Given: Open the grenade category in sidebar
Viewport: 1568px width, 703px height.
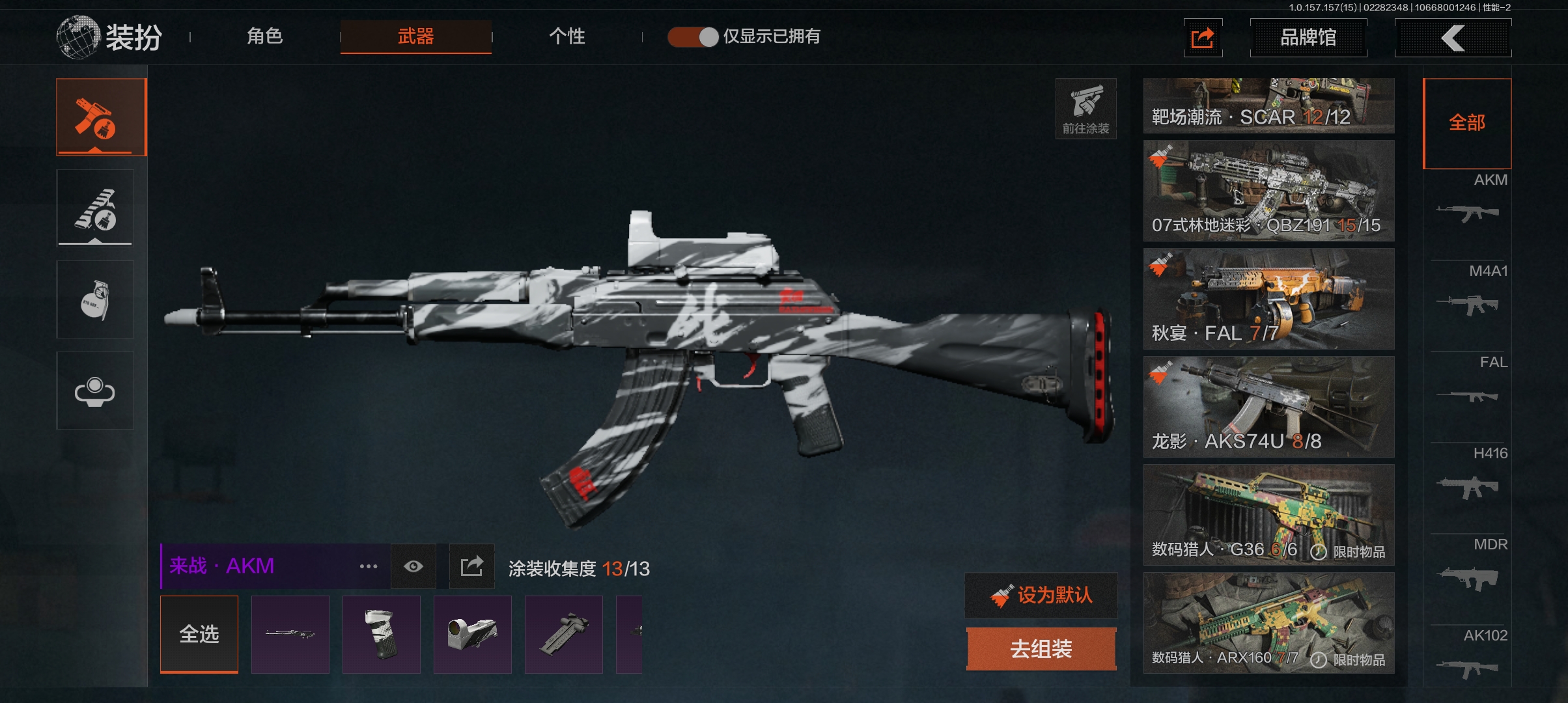Looking at the screenshot, I should click(x=95, y=299).
